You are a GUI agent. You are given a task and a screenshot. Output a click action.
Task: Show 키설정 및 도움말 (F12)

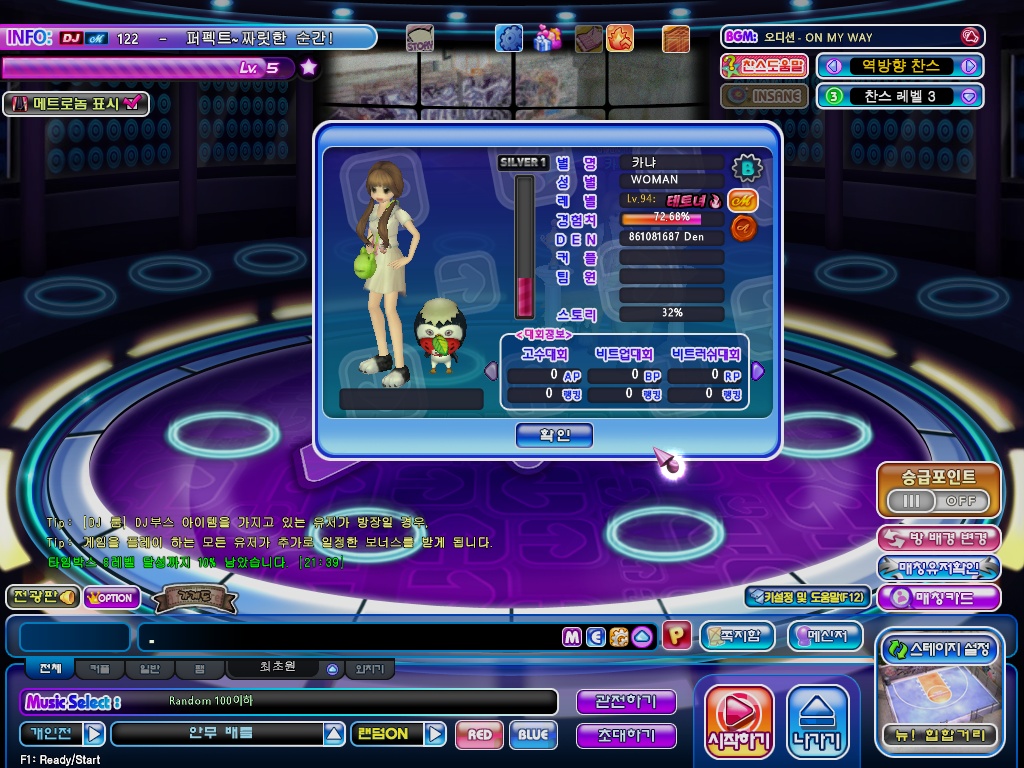click(x=807, y=597)
